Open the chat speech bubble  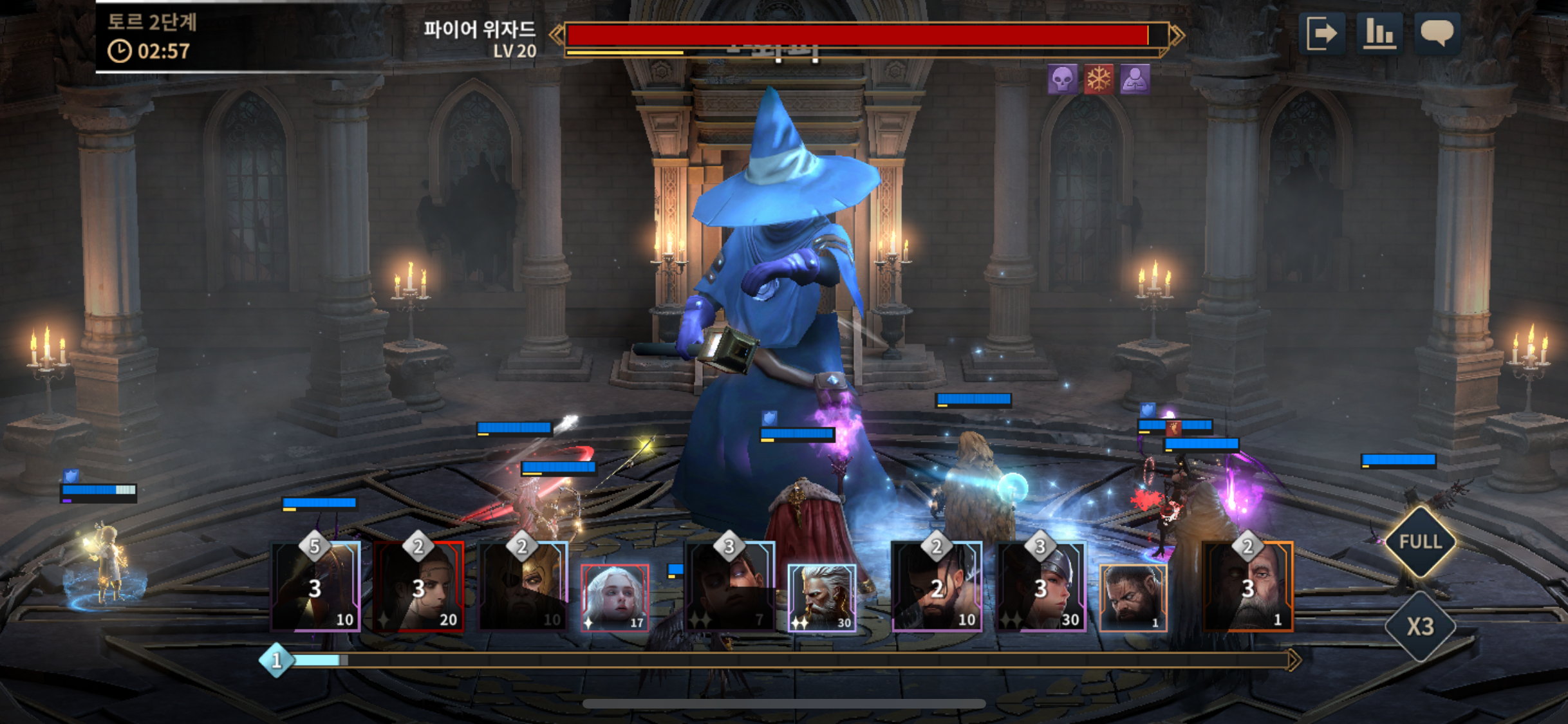click(x=1437, y=32)
